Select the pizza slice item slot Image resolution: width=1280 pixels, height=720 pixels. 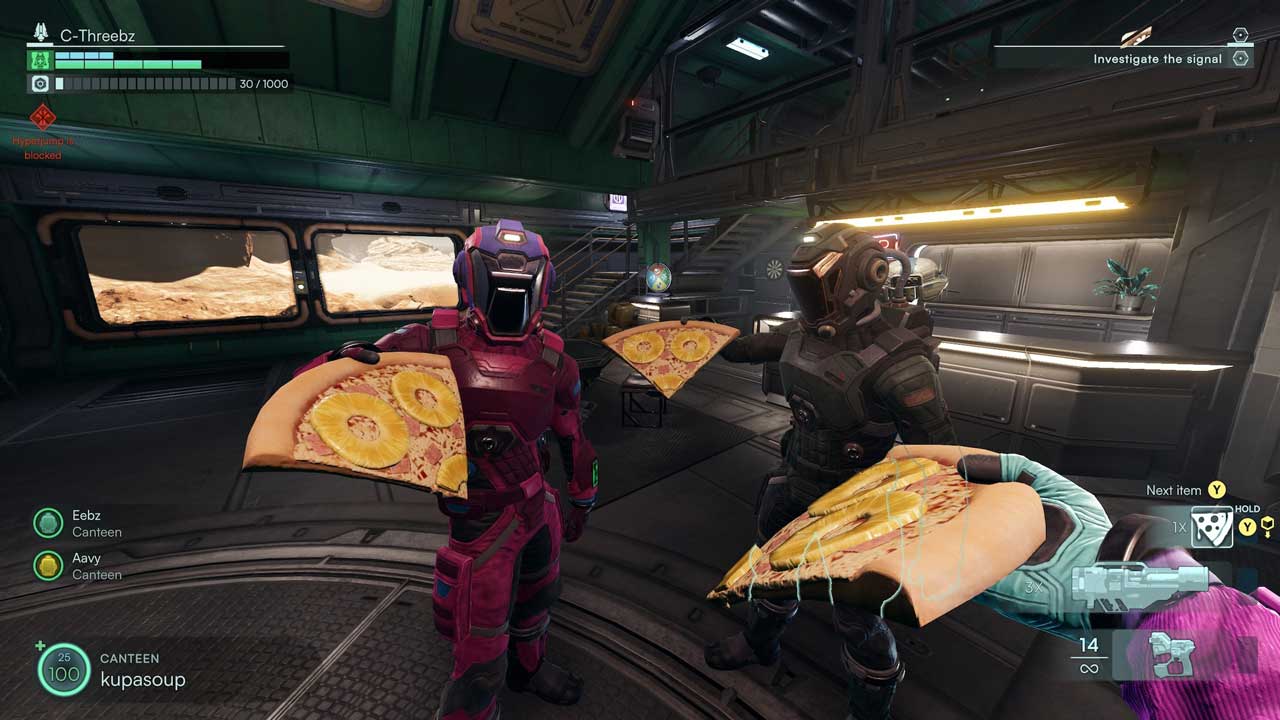(x=1211, y=527)
